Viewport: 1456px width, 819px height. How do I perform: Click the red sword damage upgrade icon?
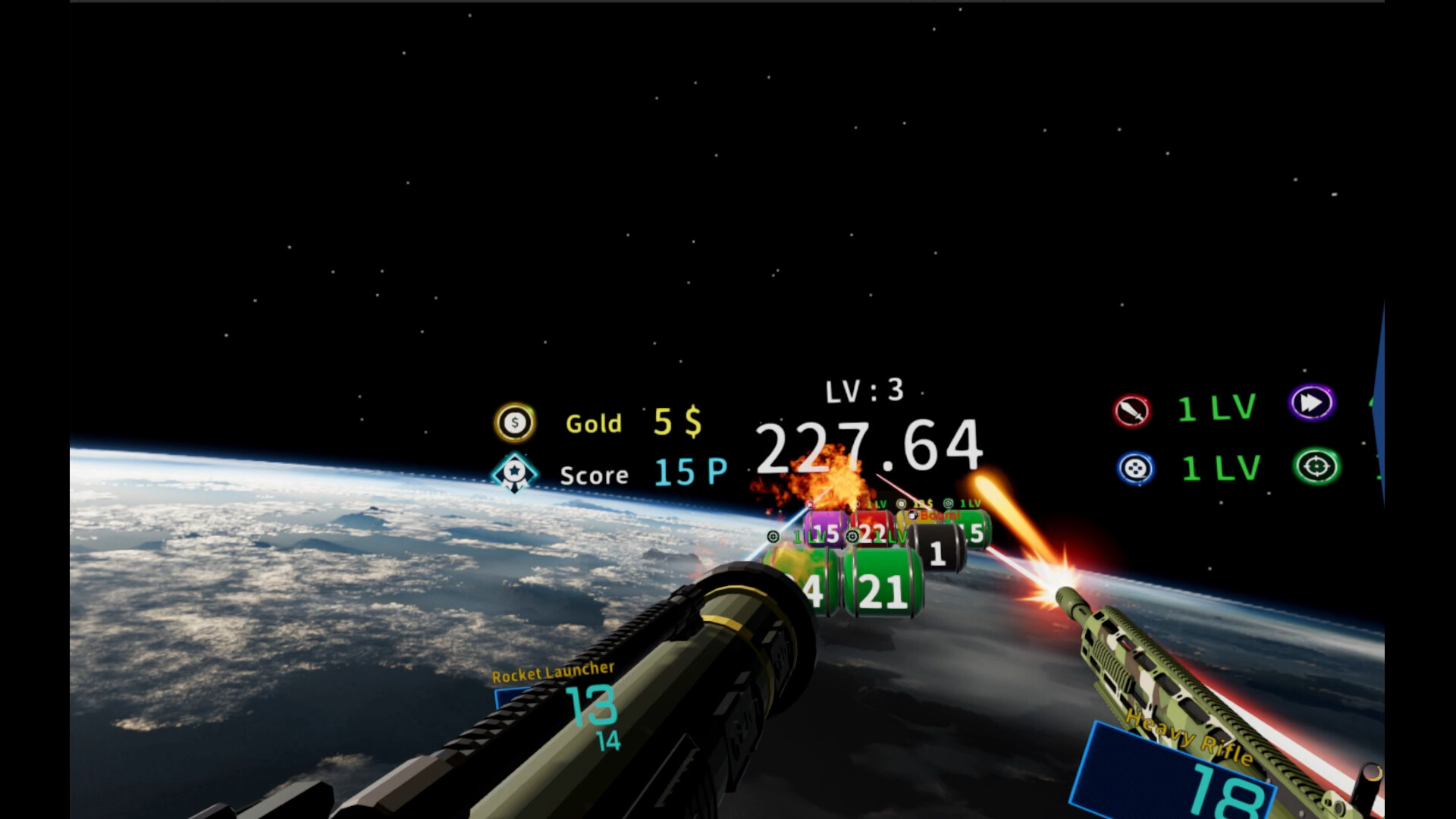click(1133, 408)
